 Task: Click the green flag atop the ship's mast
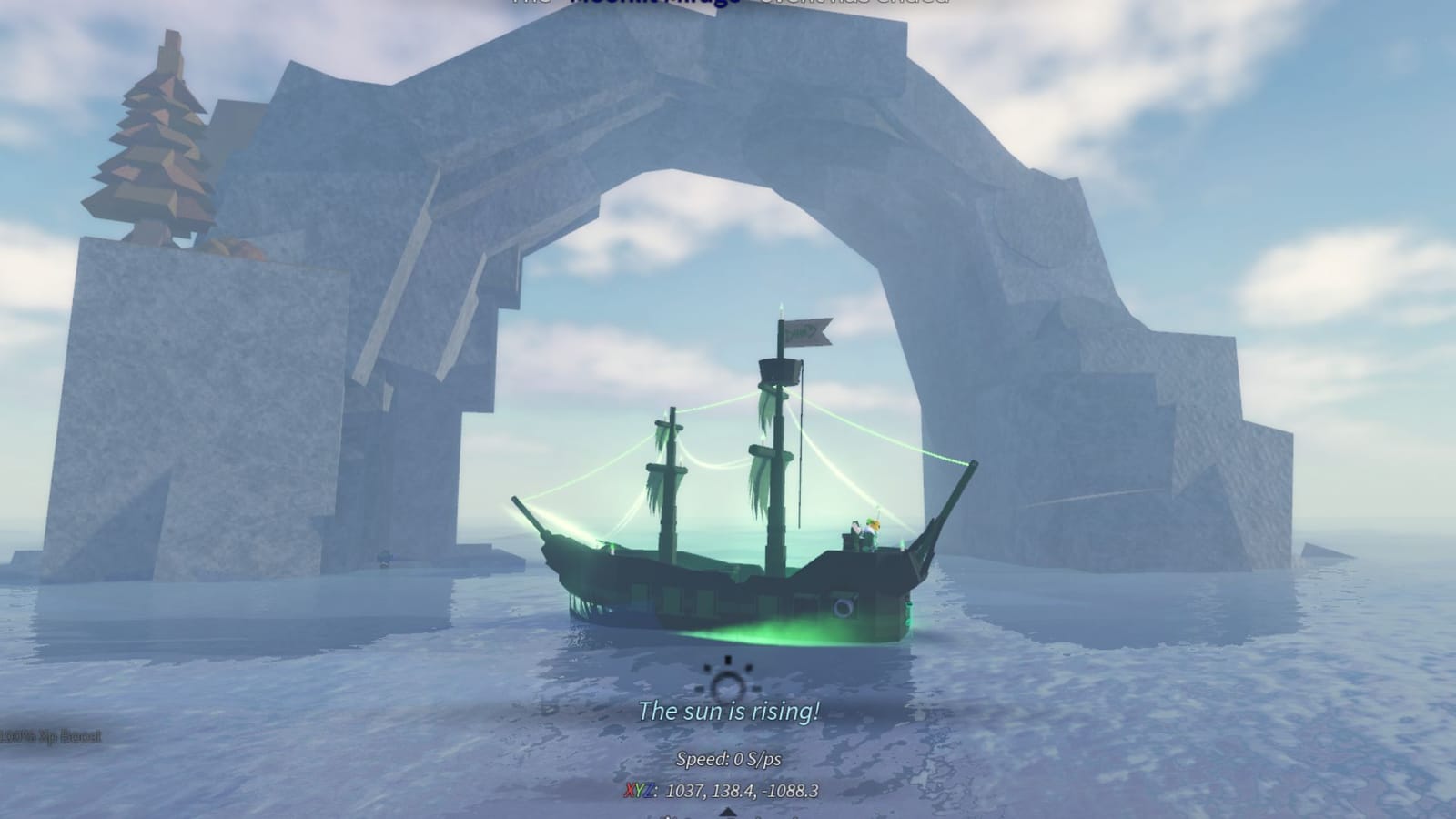click(x=805, y=332)
